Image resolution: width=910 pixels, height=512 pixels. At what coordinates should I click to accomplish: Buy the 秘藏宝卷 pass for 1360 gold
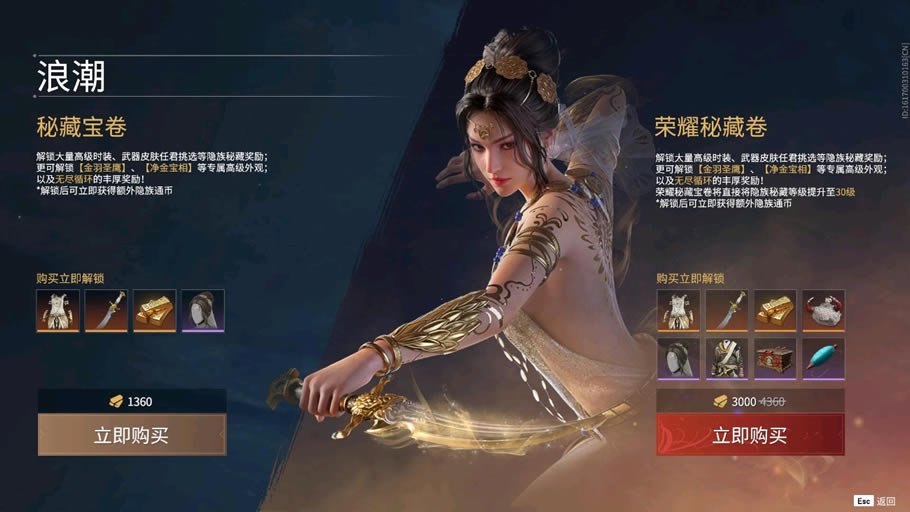click(x=132, y=435)
